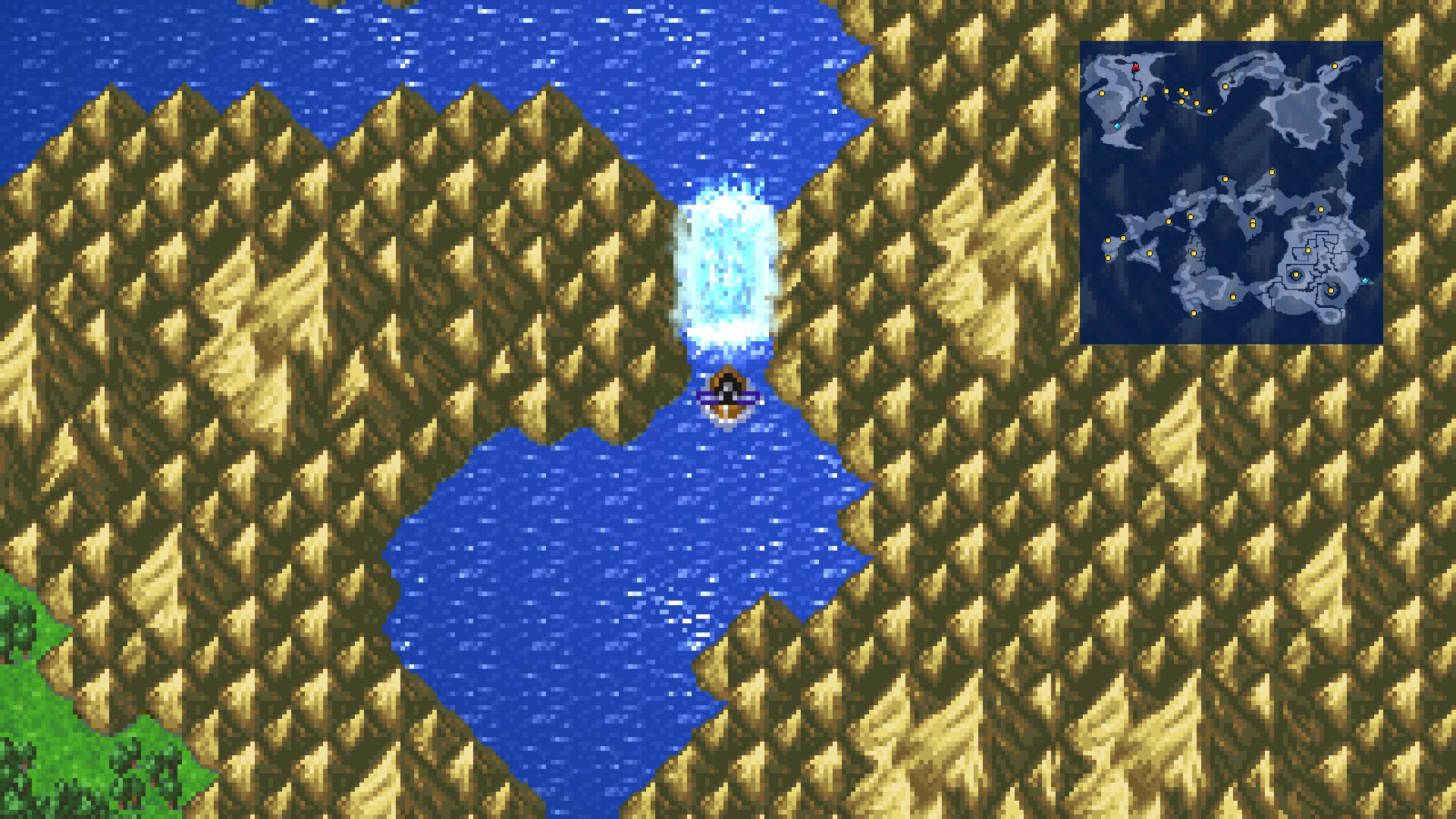Click the yellow location dot directly below the red arrow
The height and width of the screenshot is (819, 1456).
point(1145,99)
